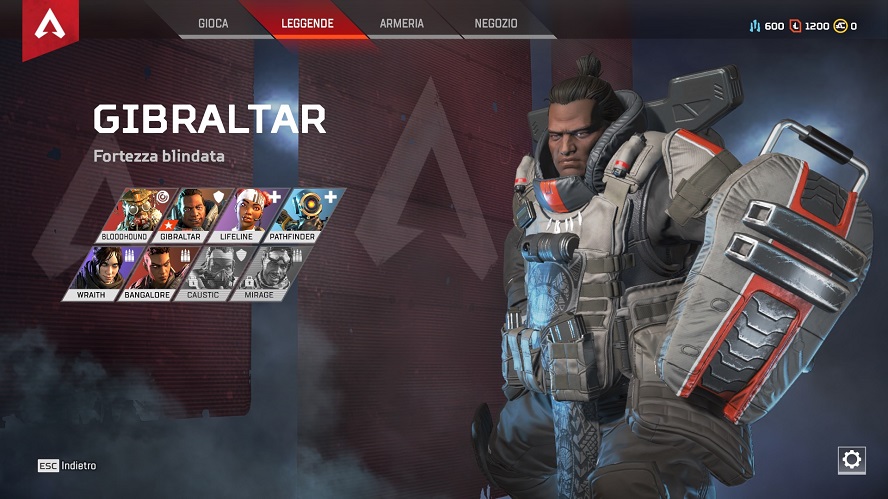Screen dimensions: 888x499
Task: Go to the ARMERIA tab
Action: (402, 23)
